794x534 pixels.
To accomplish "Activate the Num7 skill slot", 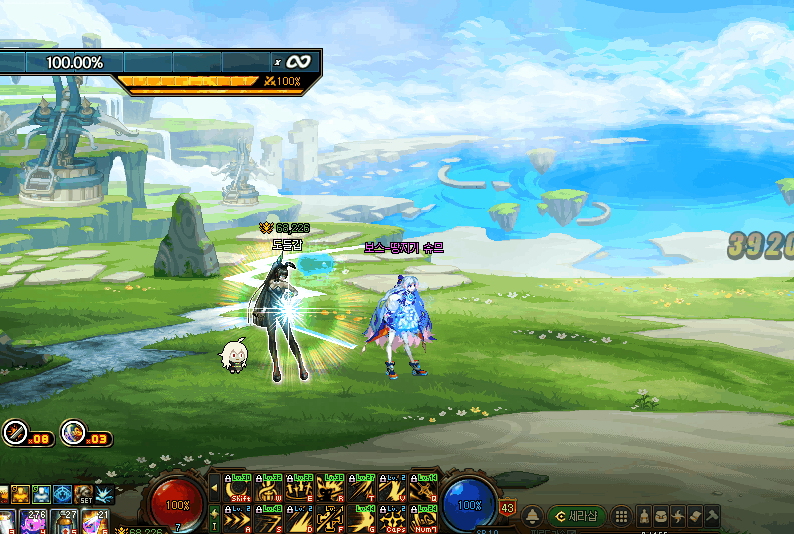I will (x=424, y=520).
